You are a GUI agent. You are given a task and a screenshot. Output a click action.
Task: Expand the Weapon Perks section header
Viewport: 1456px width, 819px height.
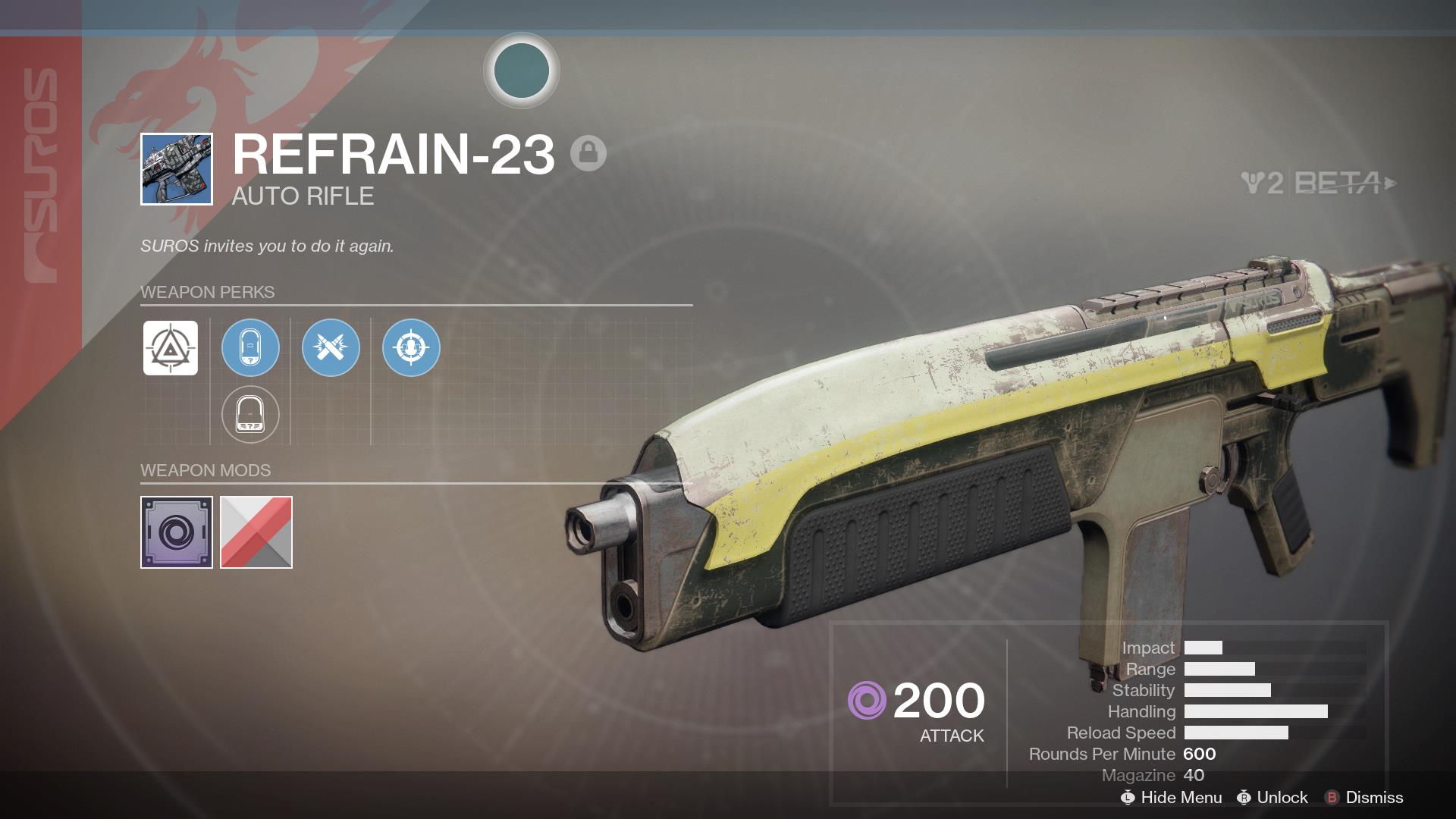point(207,293)
